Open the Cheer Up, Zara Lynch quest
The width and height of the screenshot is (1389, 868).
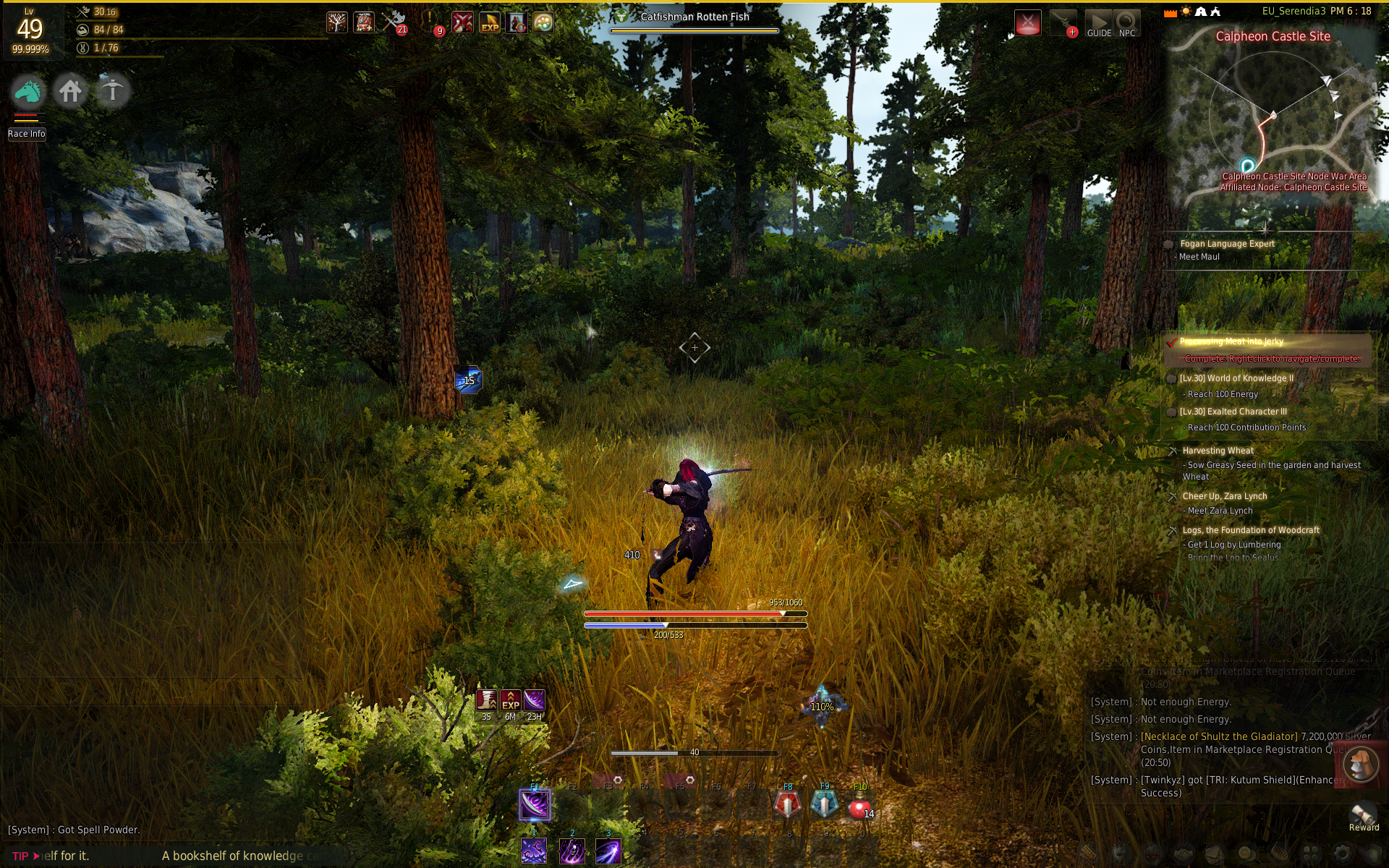point(1224,496)
